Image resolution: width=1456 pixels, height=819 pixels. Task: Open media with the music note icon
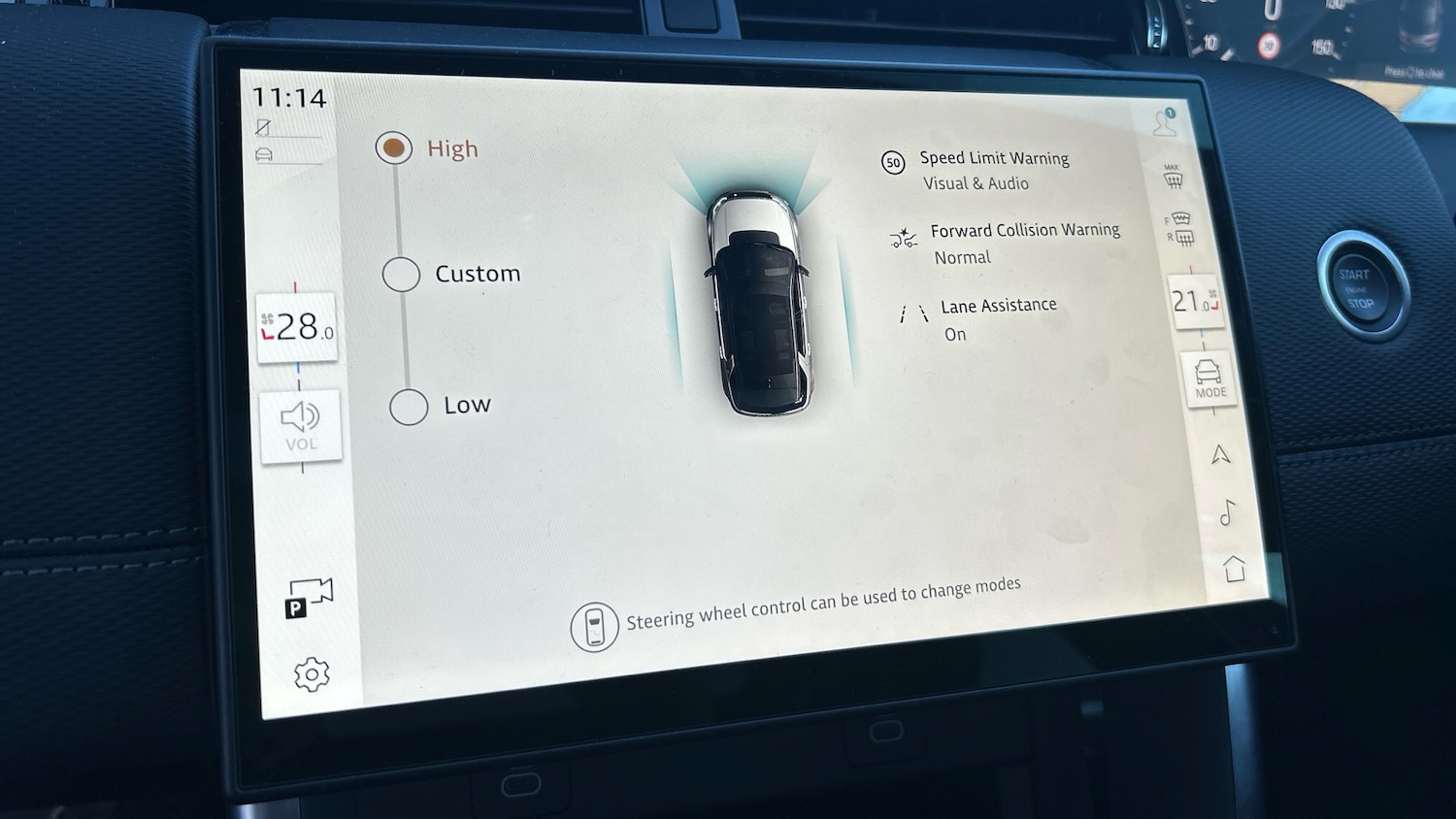point(1227,511)
